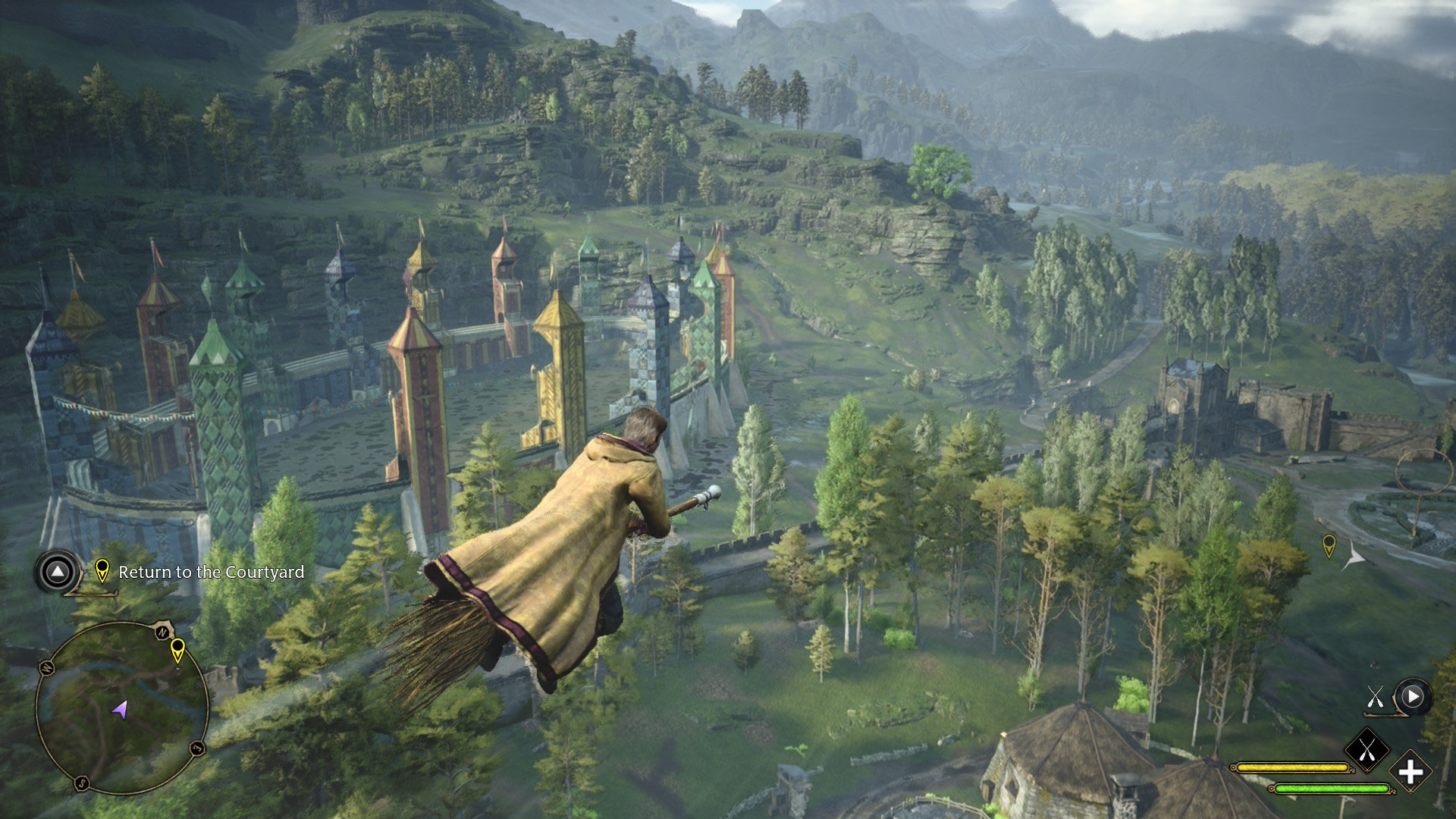
Task: Use the white plus healing diamond
Action: (1410, 772)
